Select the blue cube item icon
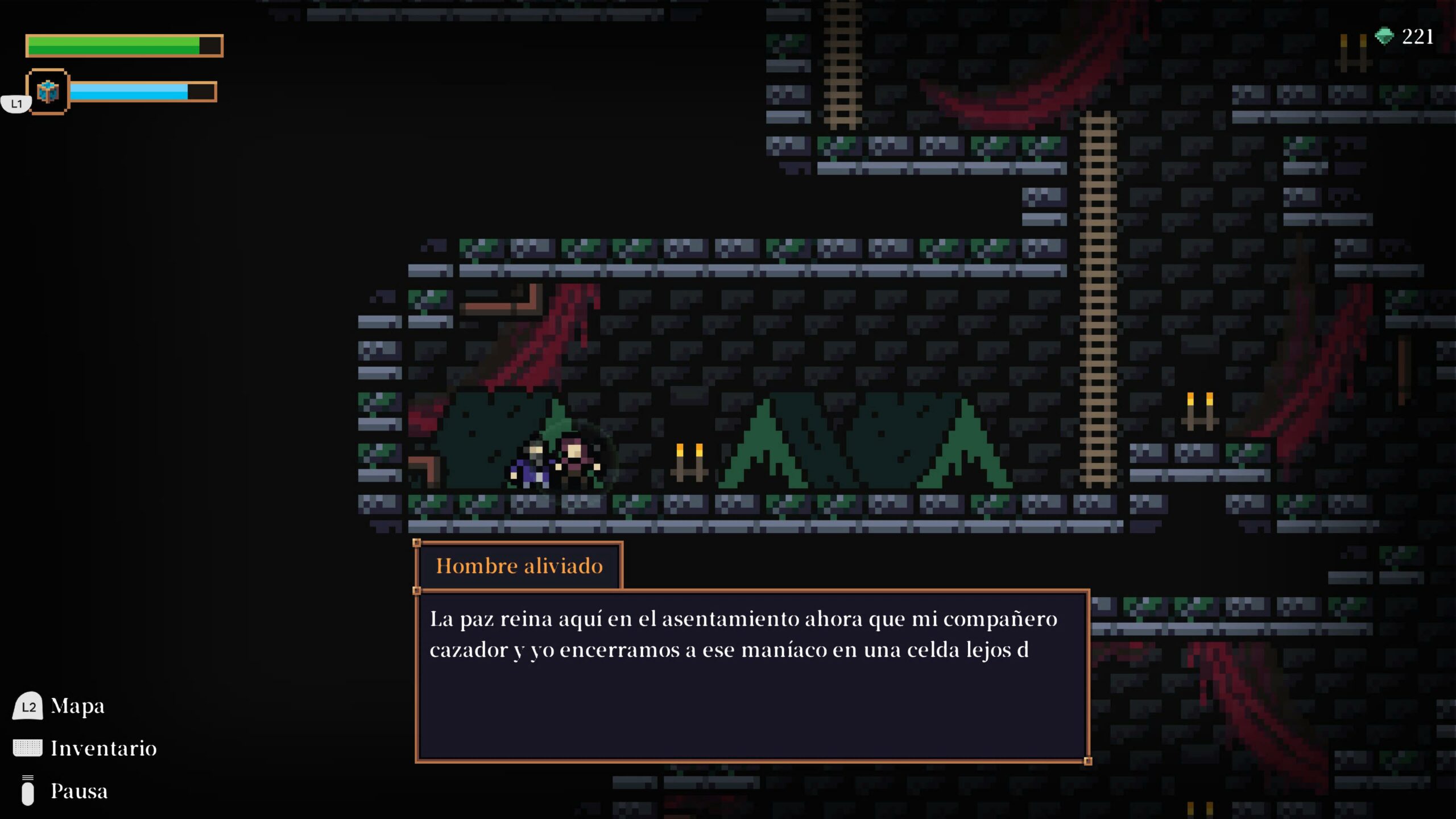The height and width of the screenshot is (819, 1456). [48, 92]
